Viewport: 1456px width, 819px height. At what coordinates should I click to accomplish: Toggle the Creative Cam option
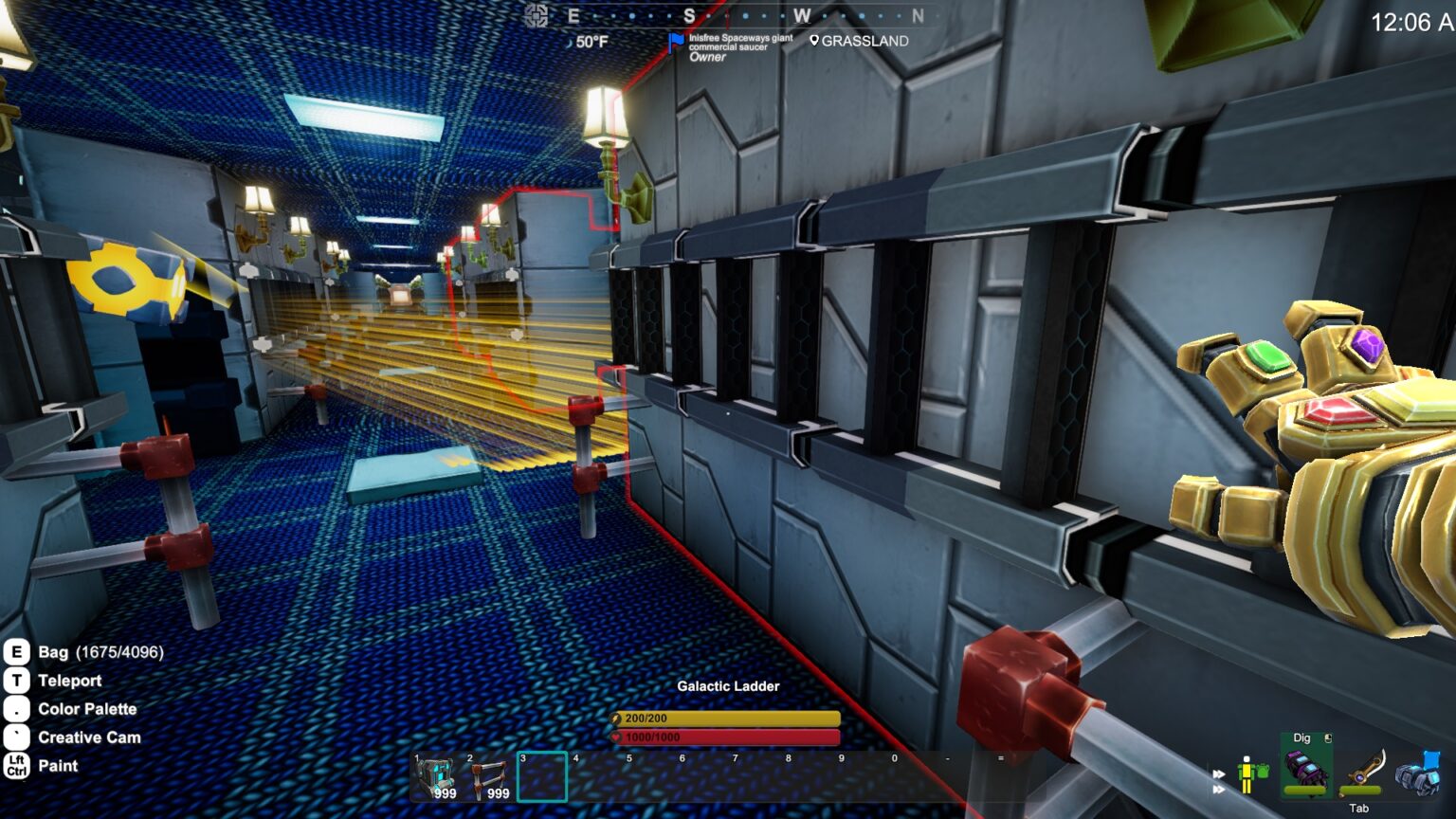coord(88,737)
